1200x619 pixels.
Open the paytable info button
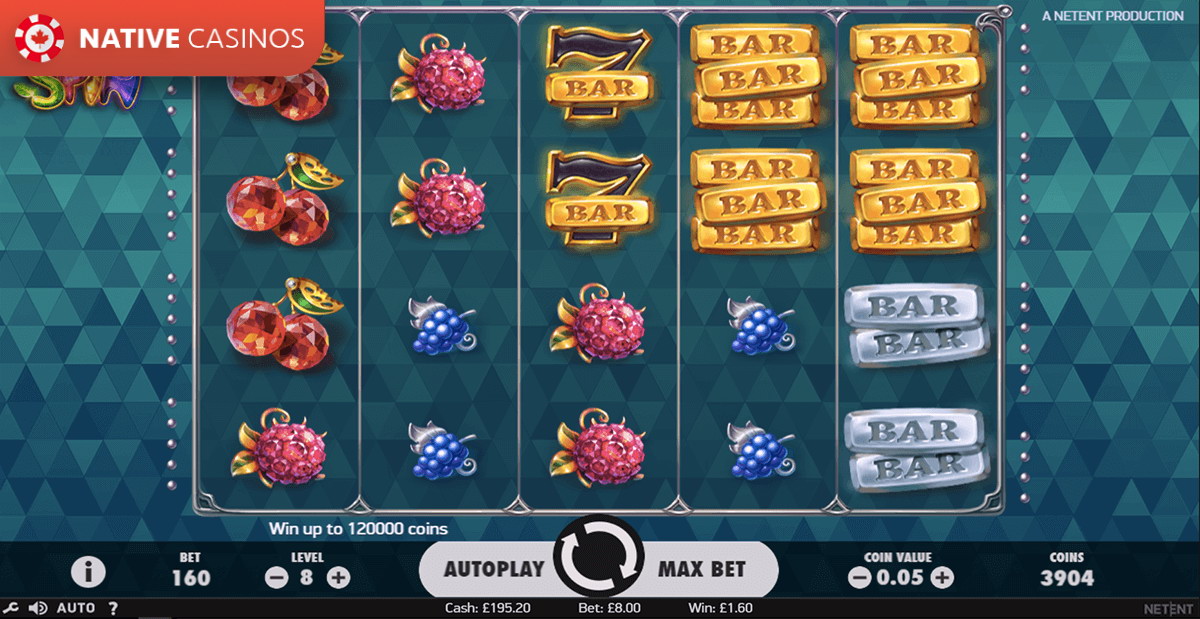89,572
